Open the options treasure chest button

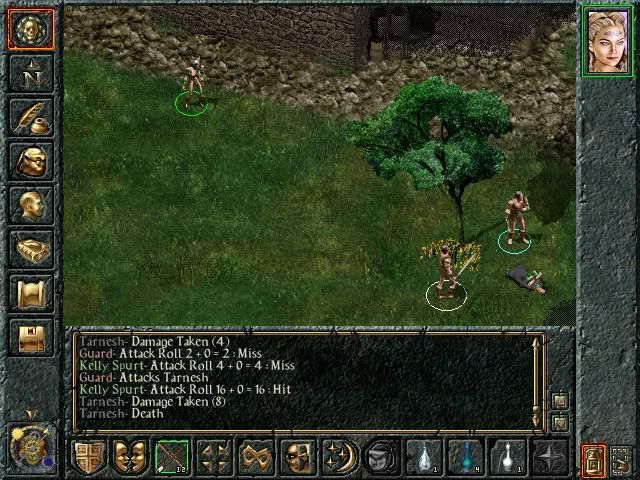(31, 337)
